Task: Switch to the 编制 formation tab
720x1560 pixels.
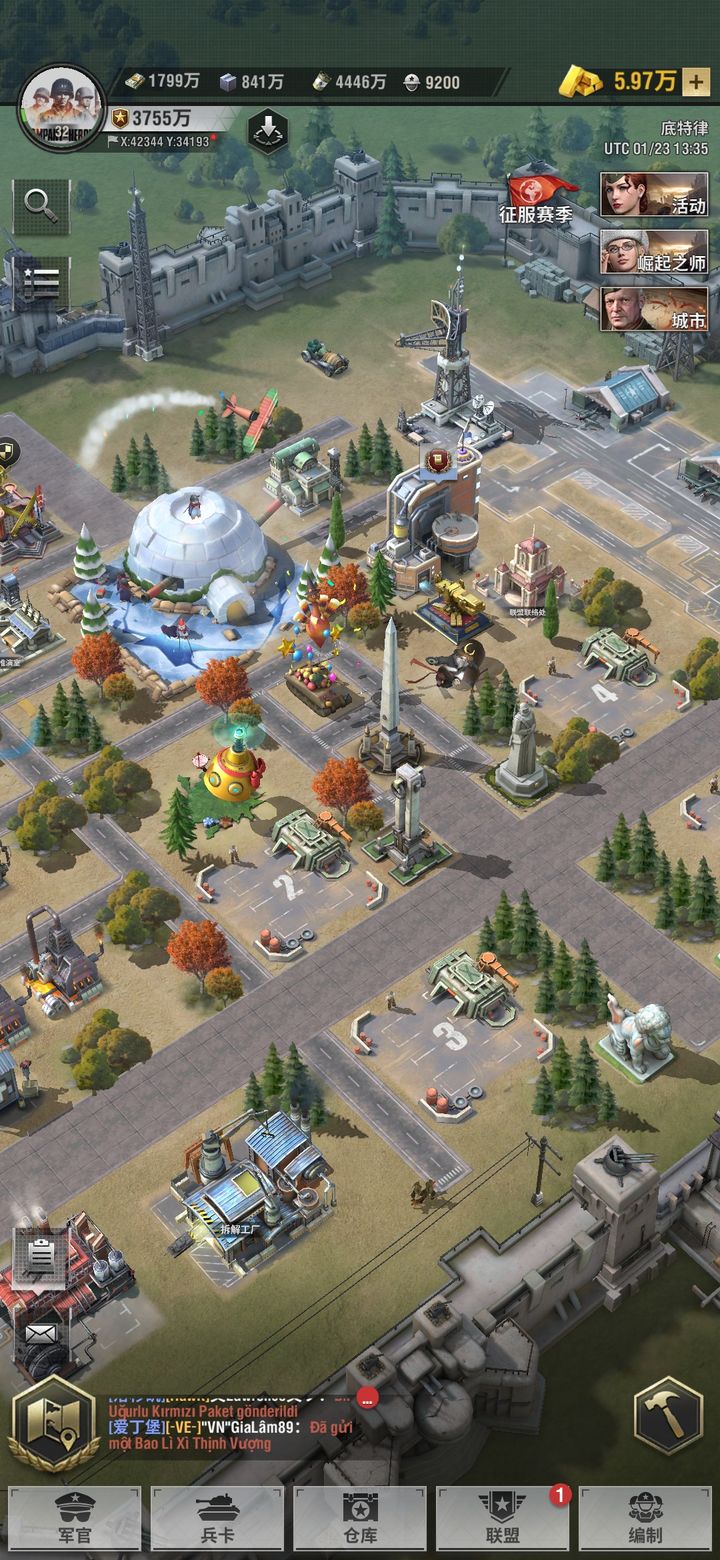Action: tap(645, 1518)
